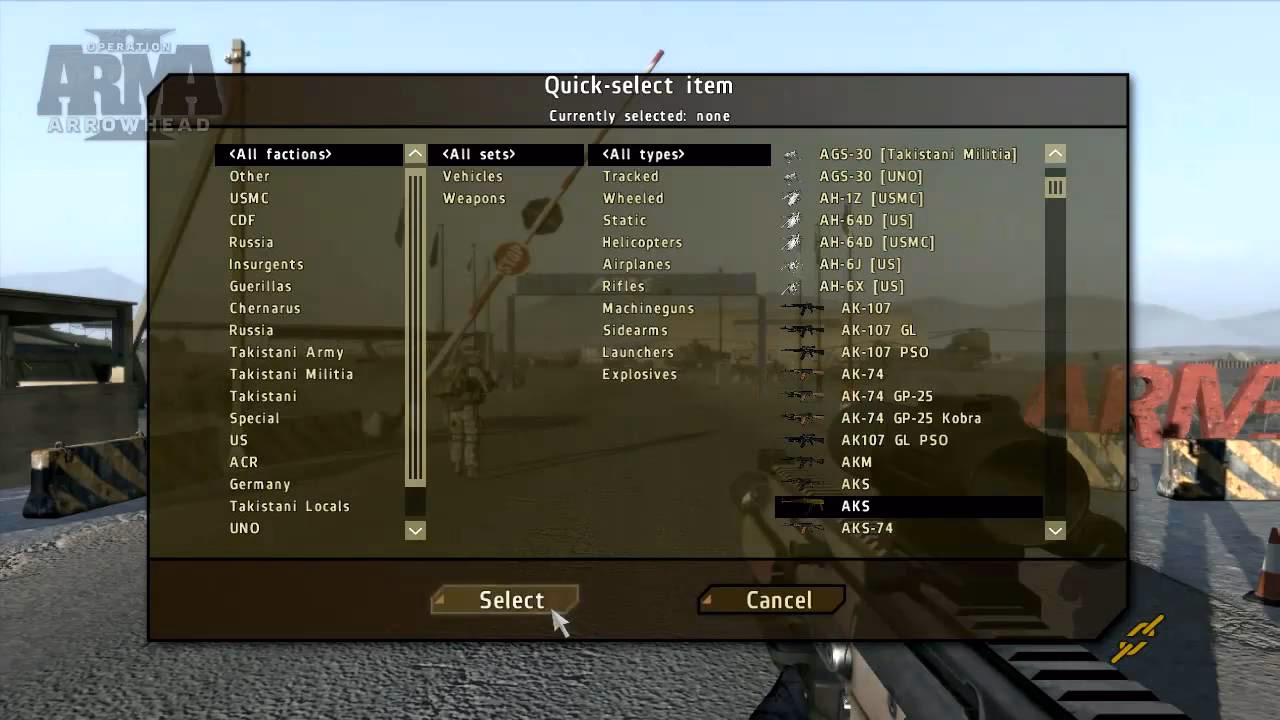Click the down arrow of the faction list scrollbar
Viewport: 1280px width, 720px height.
coord(414,529)
